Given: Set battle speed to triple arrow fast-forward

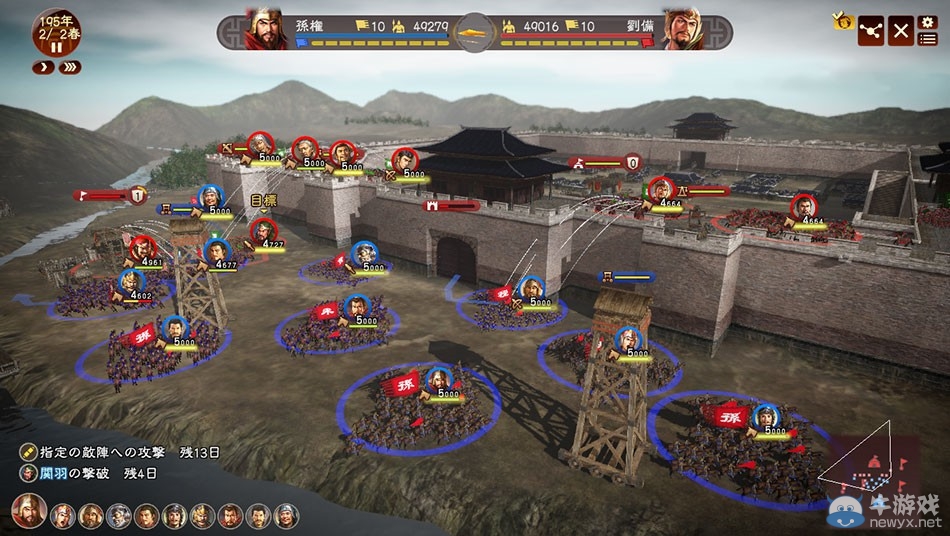Looking at the screenshot, I should pos(69,67).
